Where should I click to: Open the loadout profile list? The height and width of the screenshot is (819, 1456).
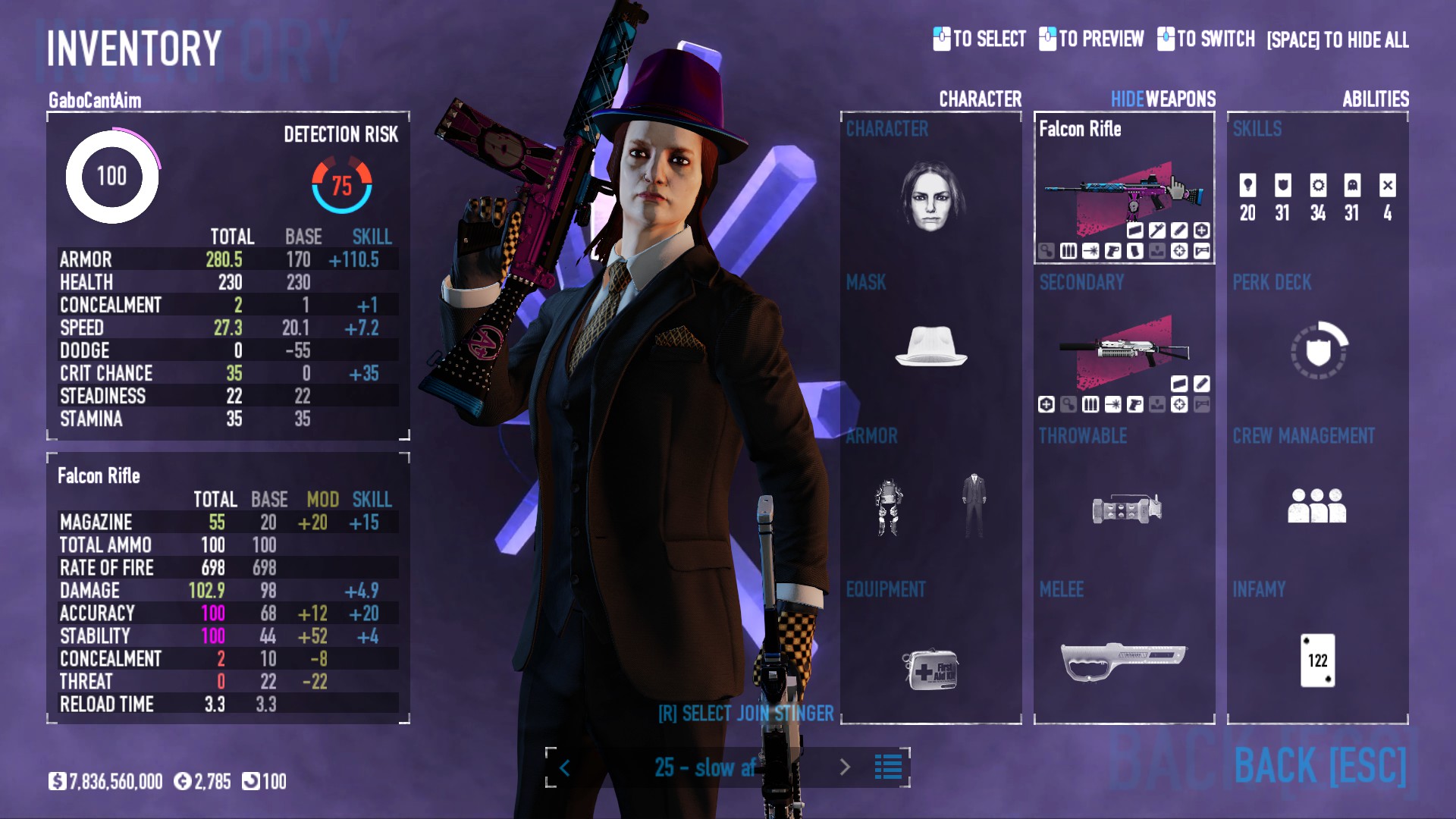[888, 767]
